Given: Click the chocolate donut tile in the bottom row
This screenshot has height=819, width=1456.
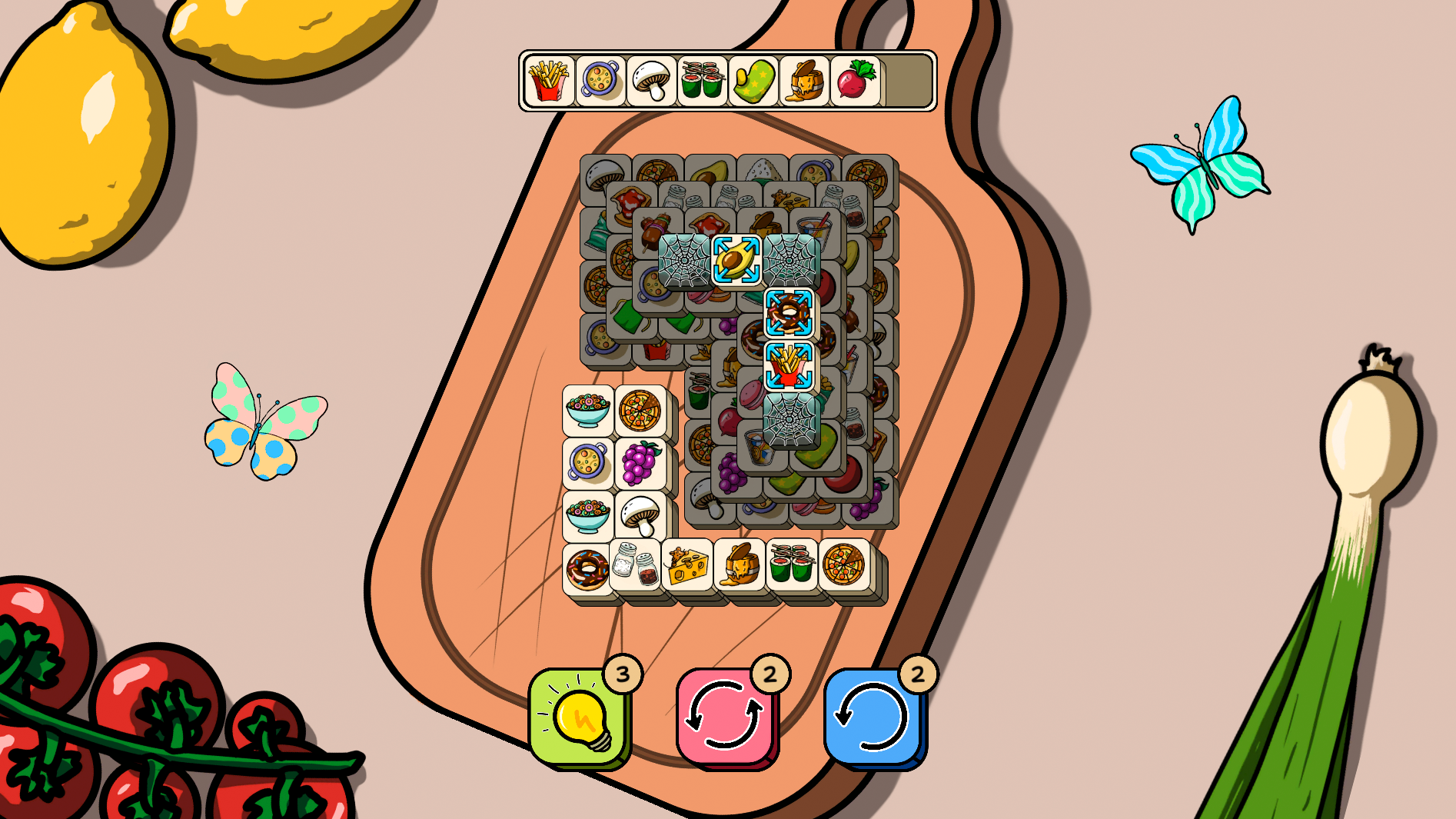Looking at the screenshot, I should coord(587,568).
